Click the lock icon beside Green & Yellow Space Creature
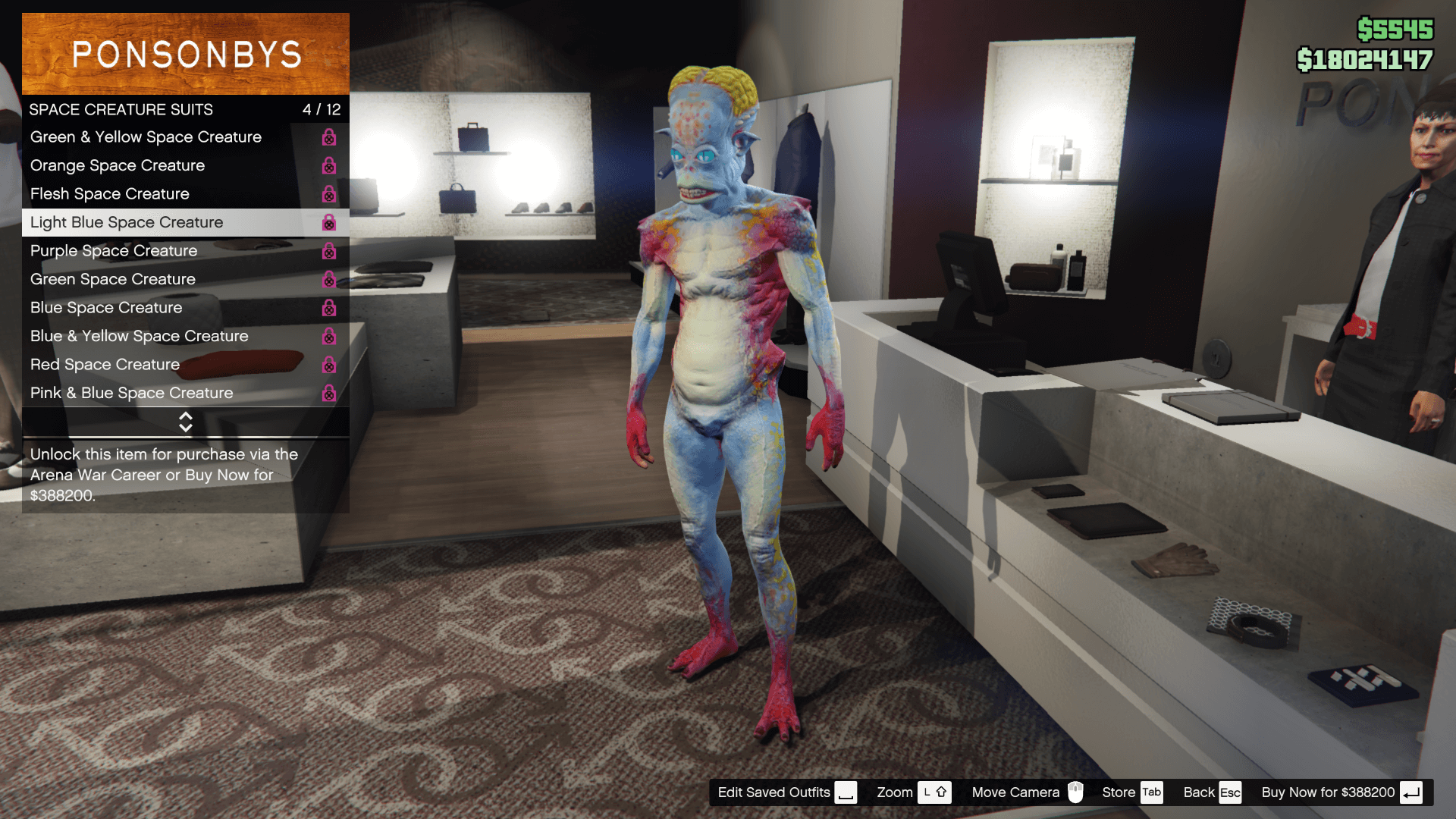Screen dimensions: 1456x819 (328, 137)
